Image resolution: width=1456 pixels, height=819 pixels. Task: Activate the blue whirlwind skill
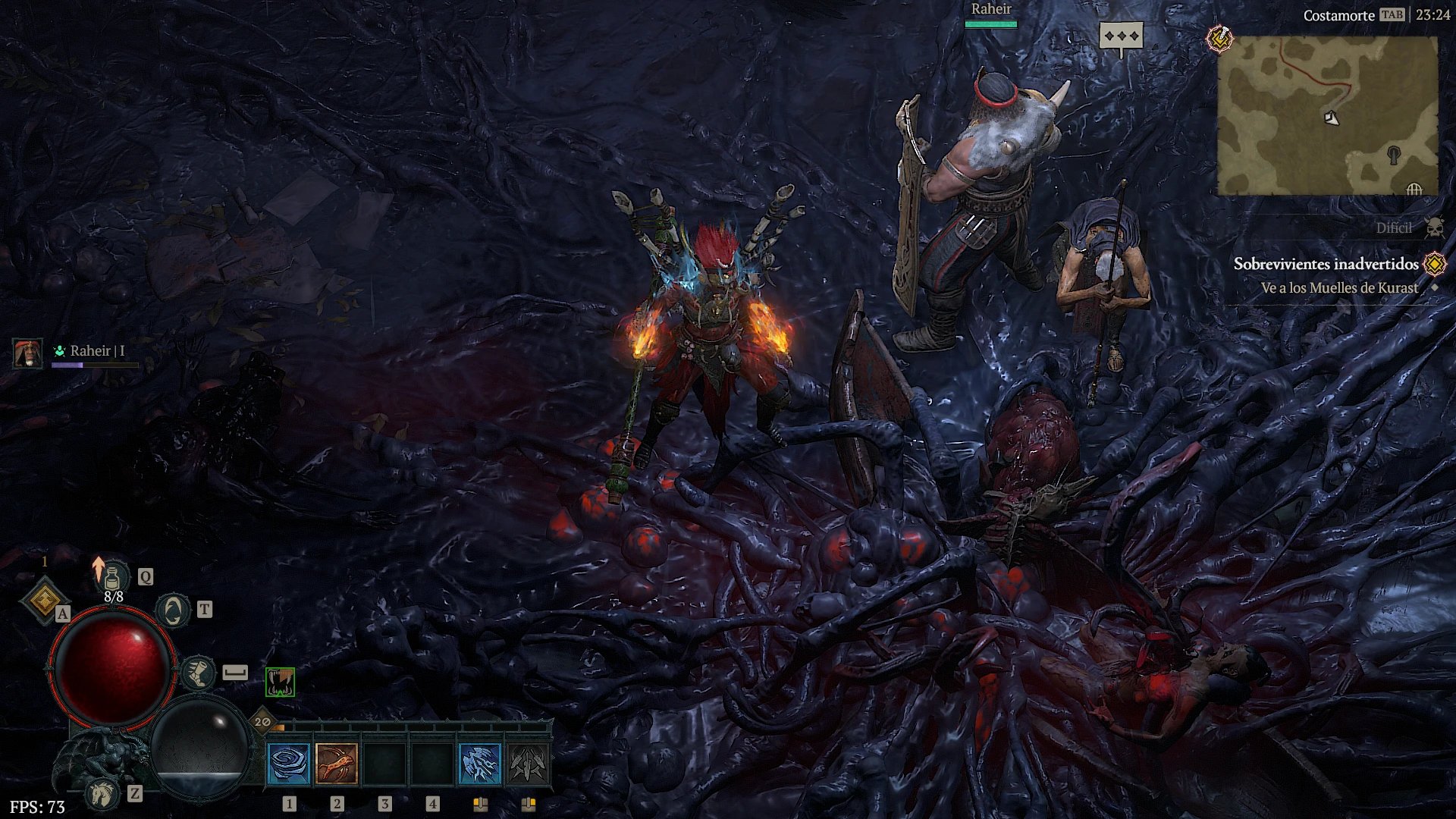tap(289, 763)
